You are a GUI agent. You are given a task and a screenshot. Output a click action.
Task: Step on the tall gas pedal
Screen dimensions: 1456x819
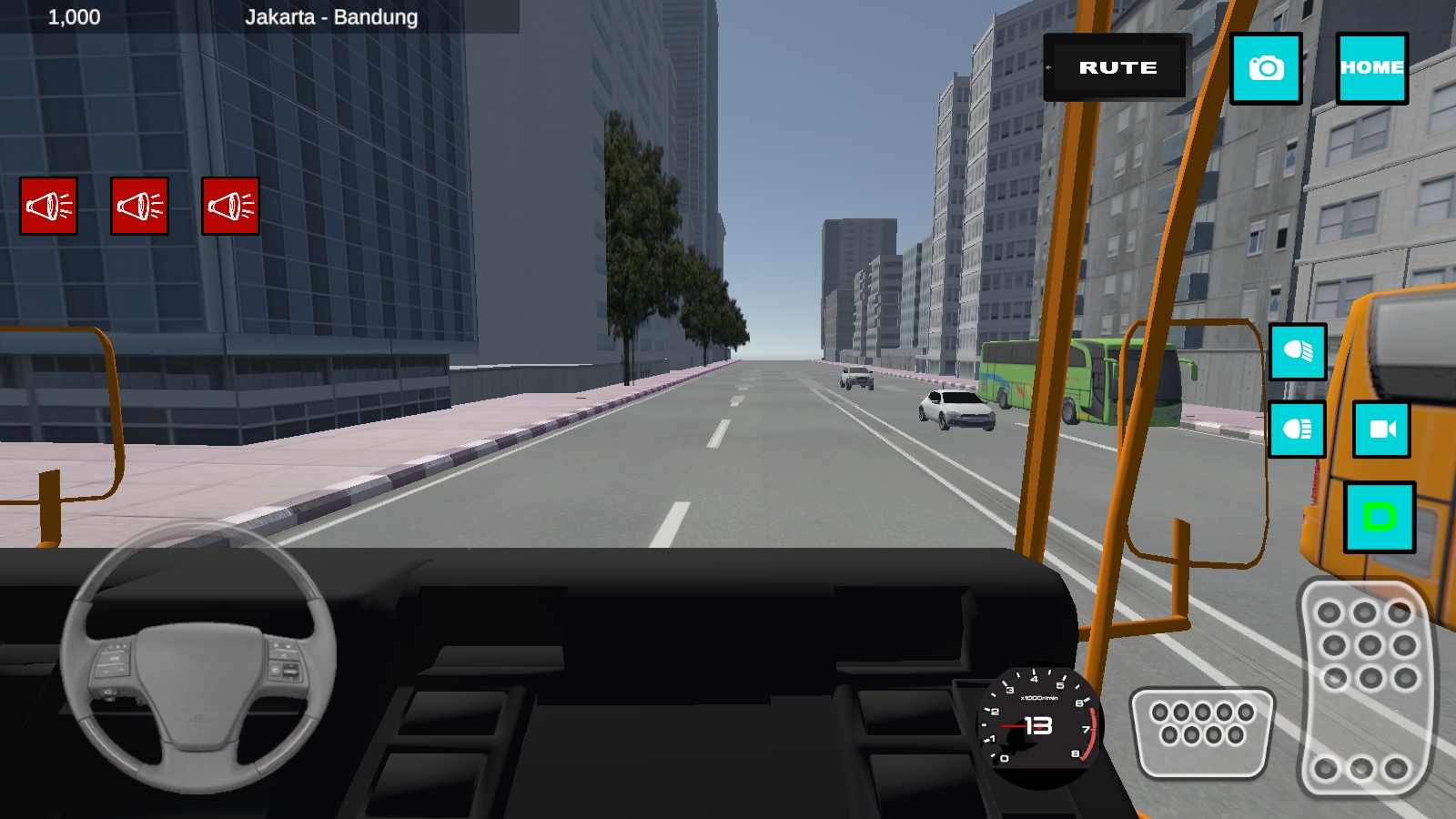[x=1365, y=687]
